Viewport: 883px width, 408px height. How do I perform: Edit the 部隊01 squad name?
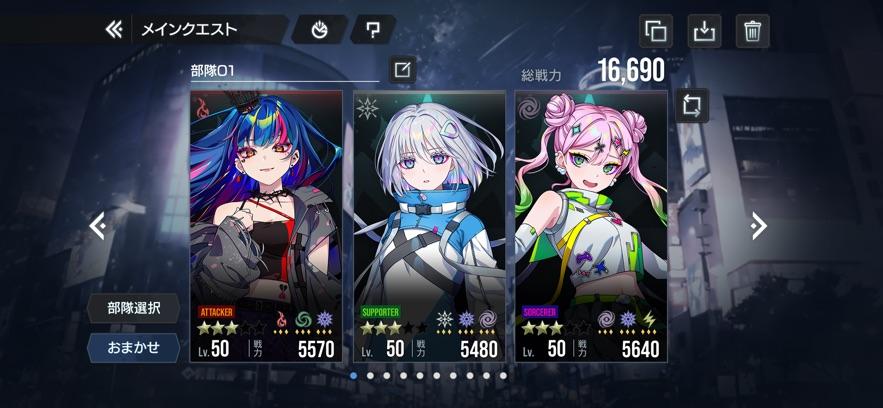pos(401,70)
